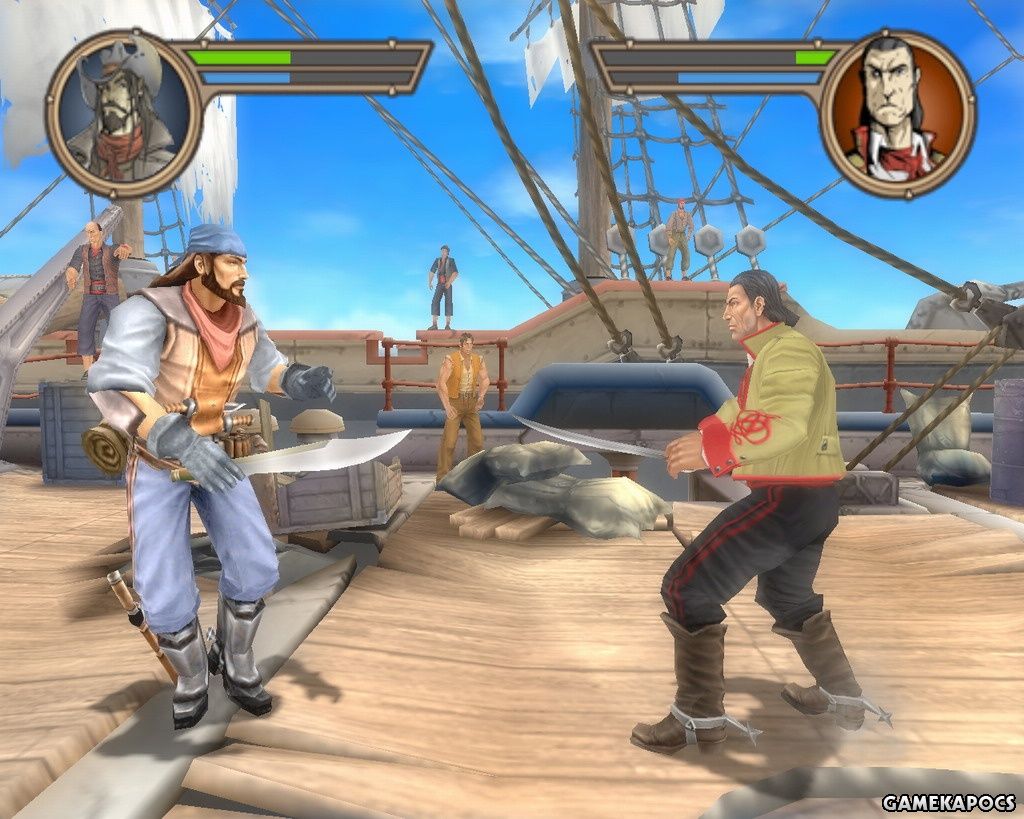Image resolution: width=1024 pixels, height=819 pixels.
Task: Click the hat-wearing pirate portrait
Action: click(124, 113)
